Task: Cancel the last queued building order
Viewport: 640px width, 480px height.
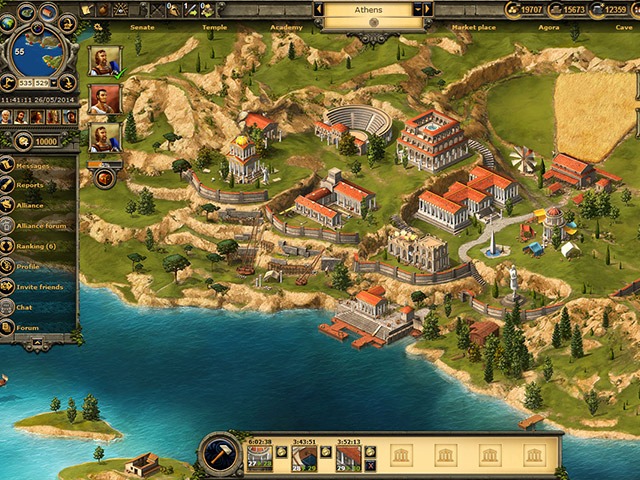Action: point(371,466)
